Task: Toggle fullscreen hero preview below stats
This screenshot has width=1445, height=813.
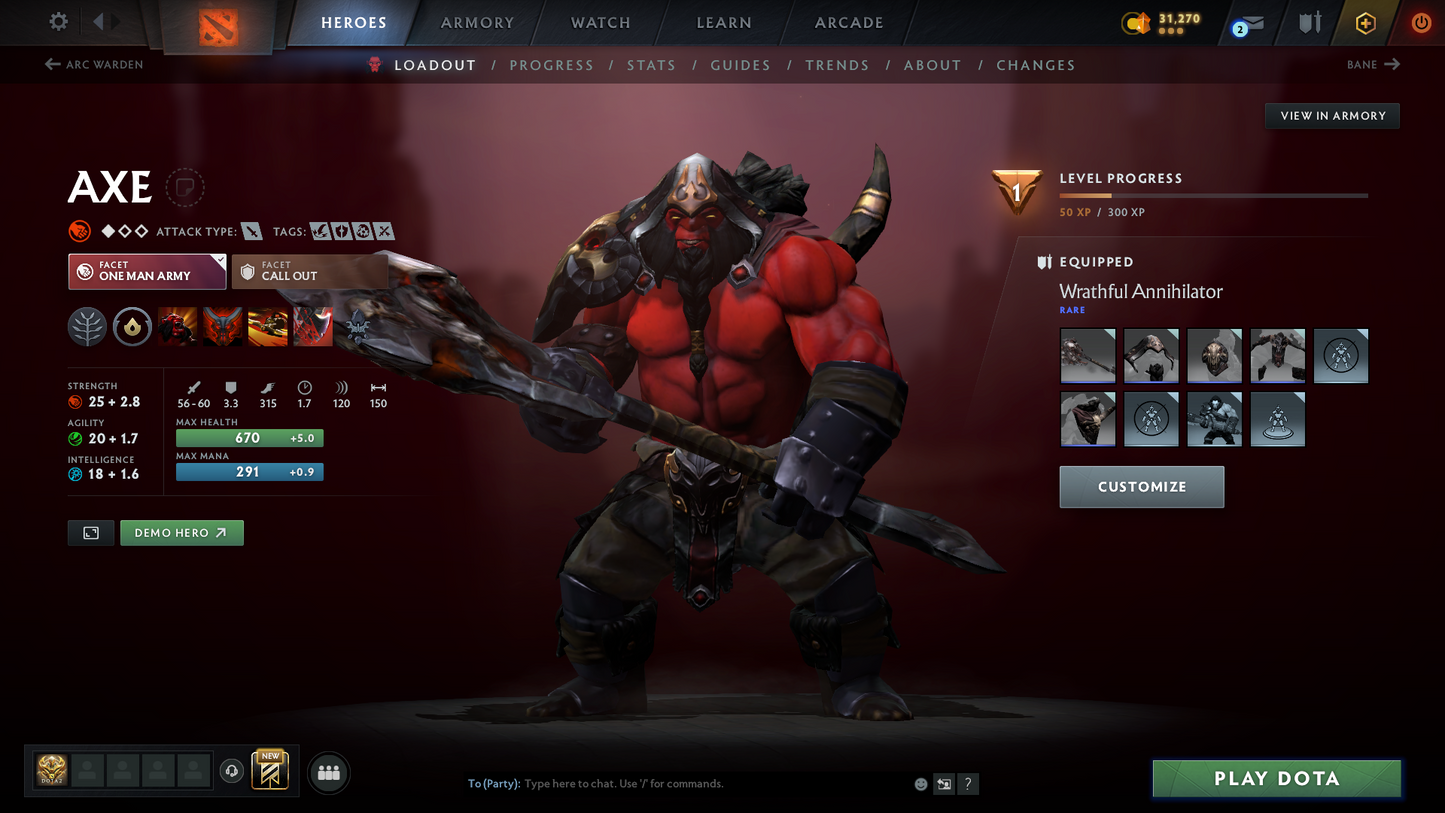Action: [x=90, y=532]
